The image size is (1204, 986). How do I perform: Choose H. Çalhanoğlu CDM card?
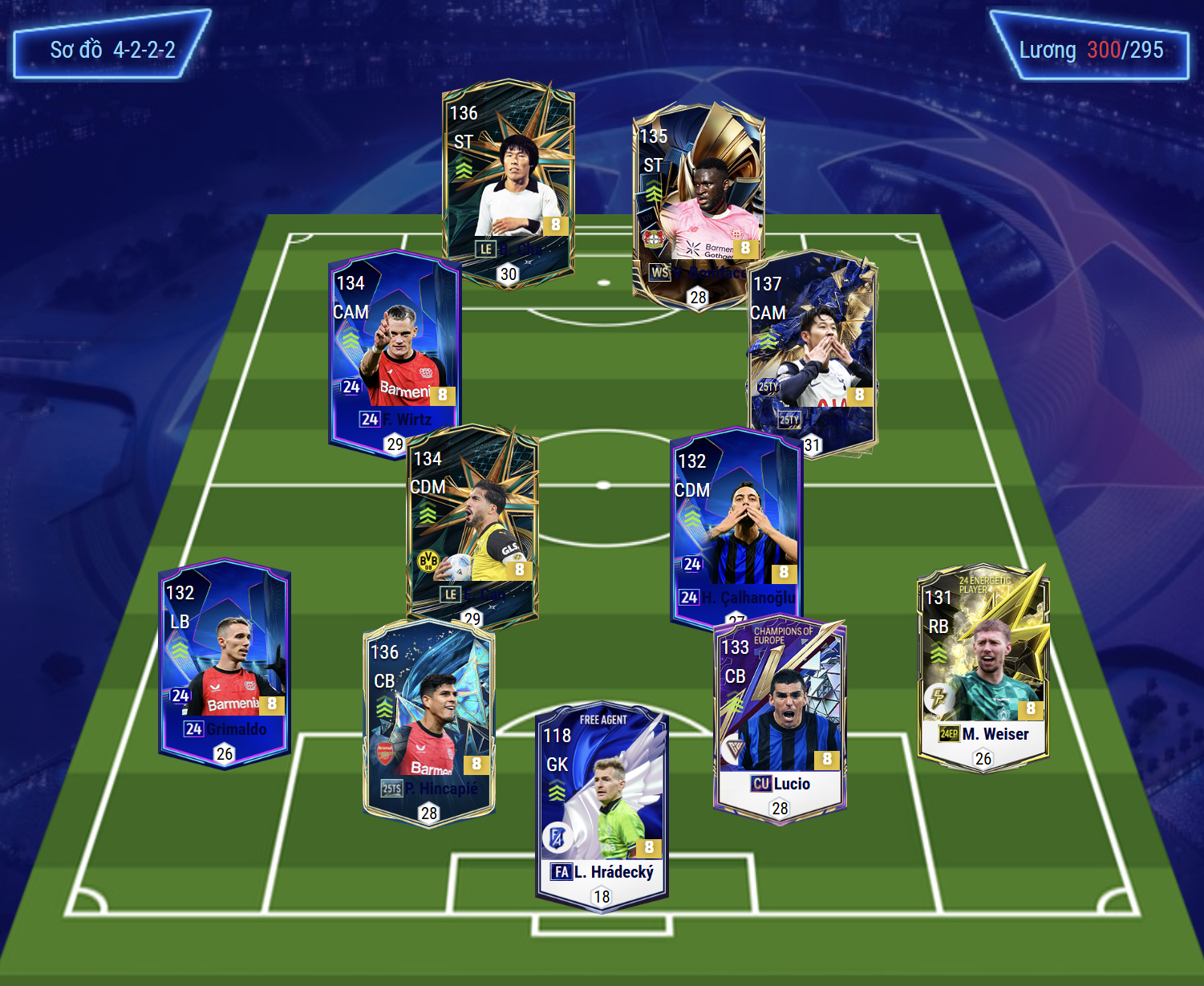tap(736, 525)
